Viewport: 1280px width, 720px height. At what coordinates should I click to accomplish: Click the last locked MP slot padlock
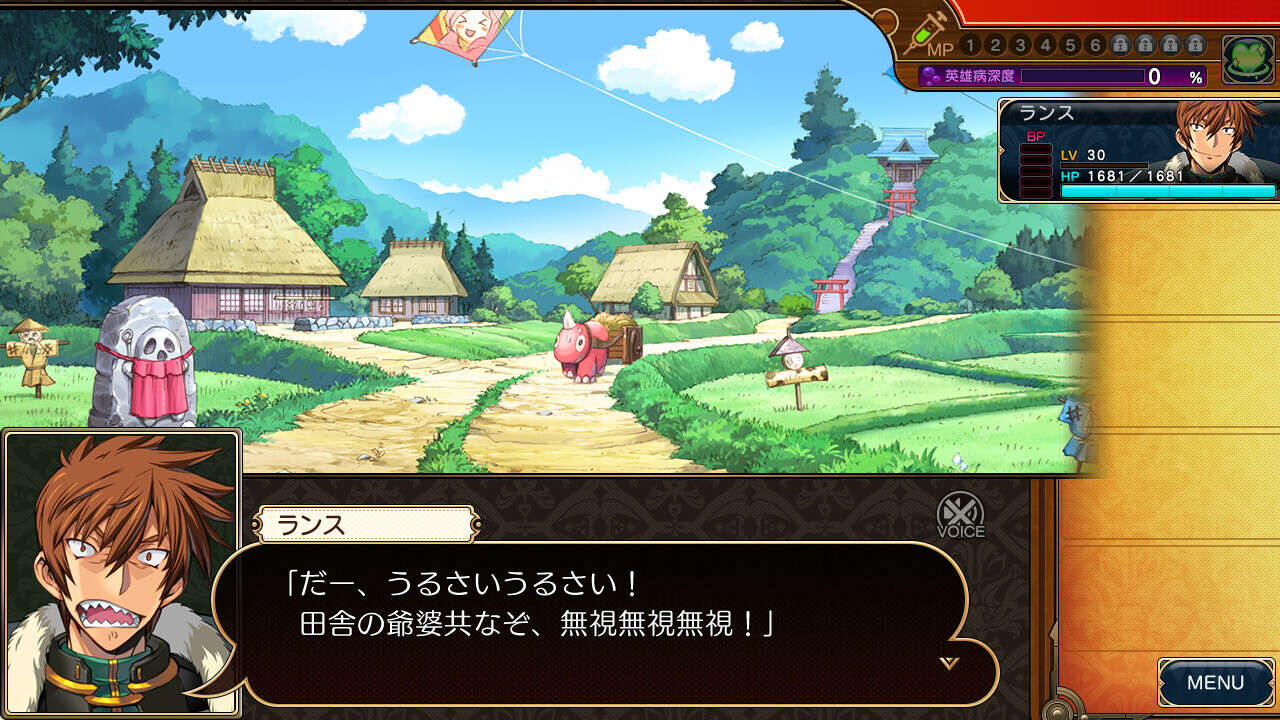[1197, 44]
